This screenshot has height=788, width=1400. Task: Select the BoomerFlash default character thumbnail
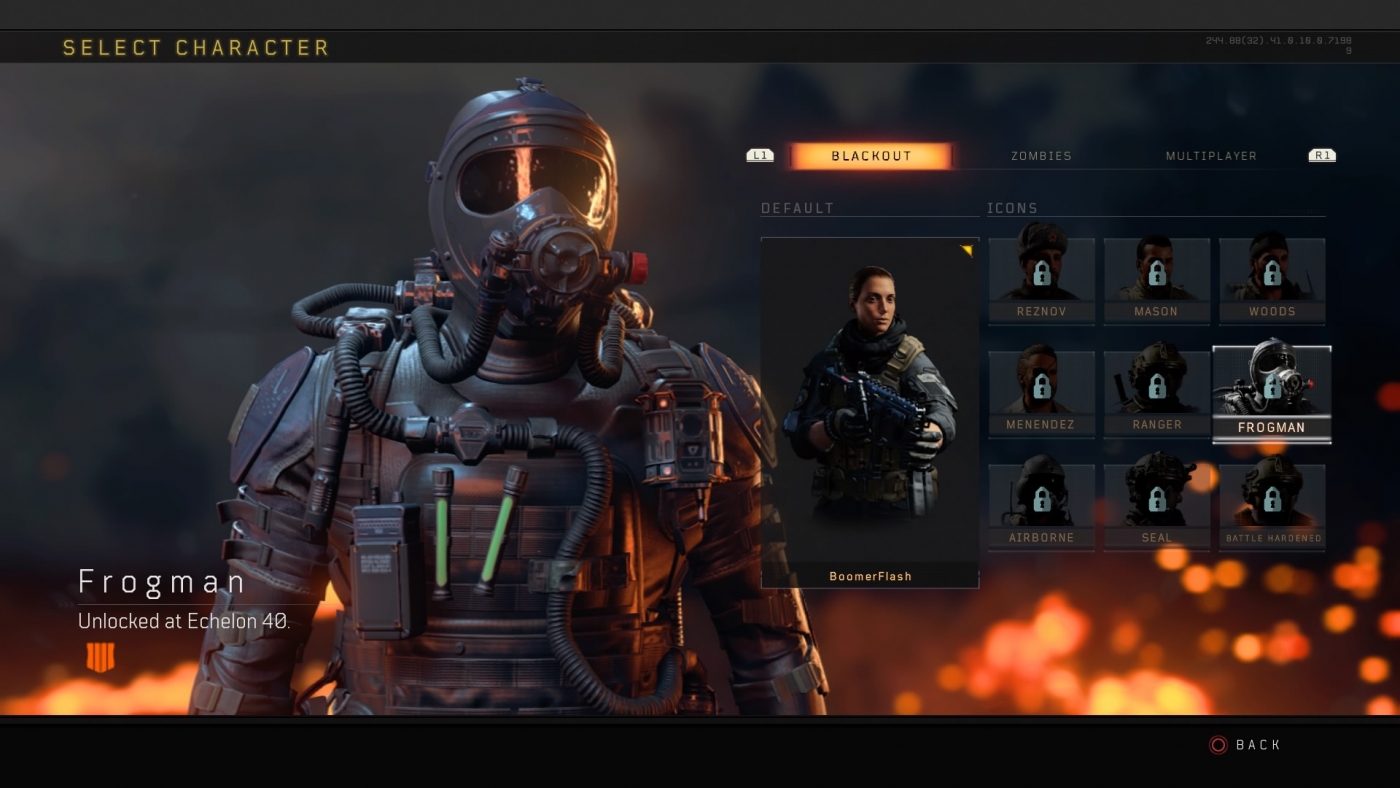tap(869, 400)
